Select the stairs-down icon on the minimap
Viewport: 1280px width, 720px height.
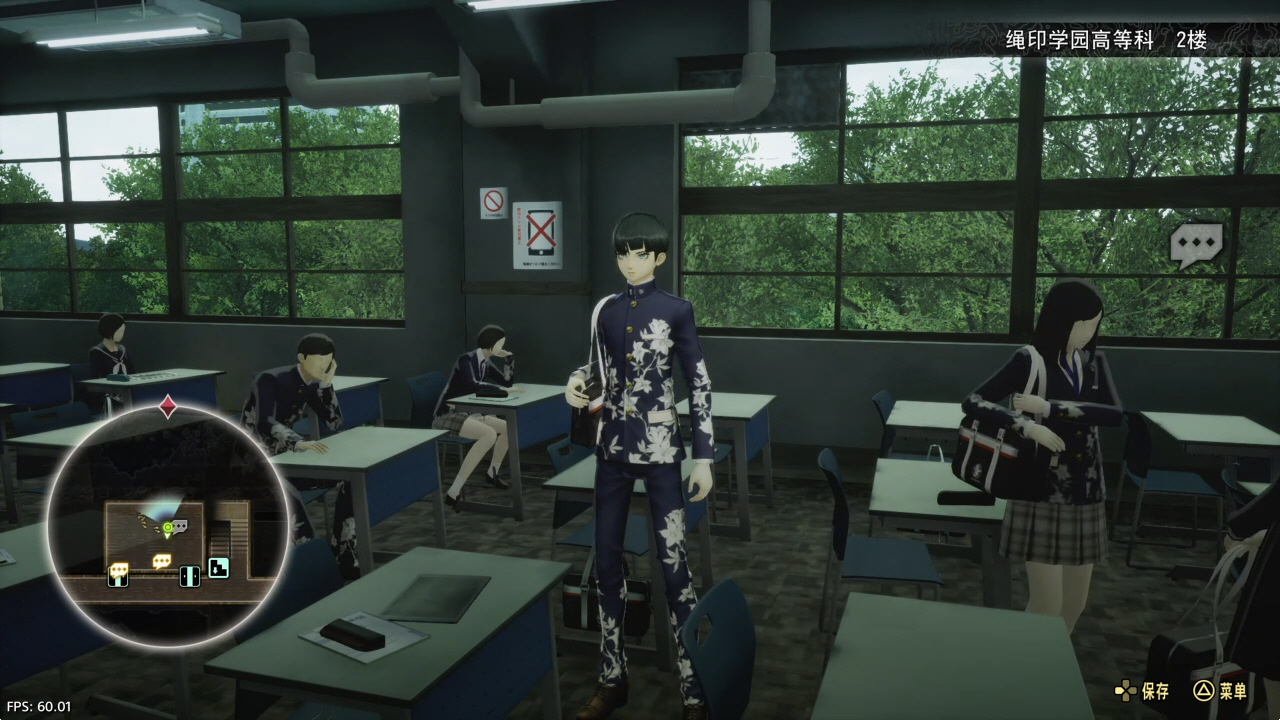tap(218, 568)
